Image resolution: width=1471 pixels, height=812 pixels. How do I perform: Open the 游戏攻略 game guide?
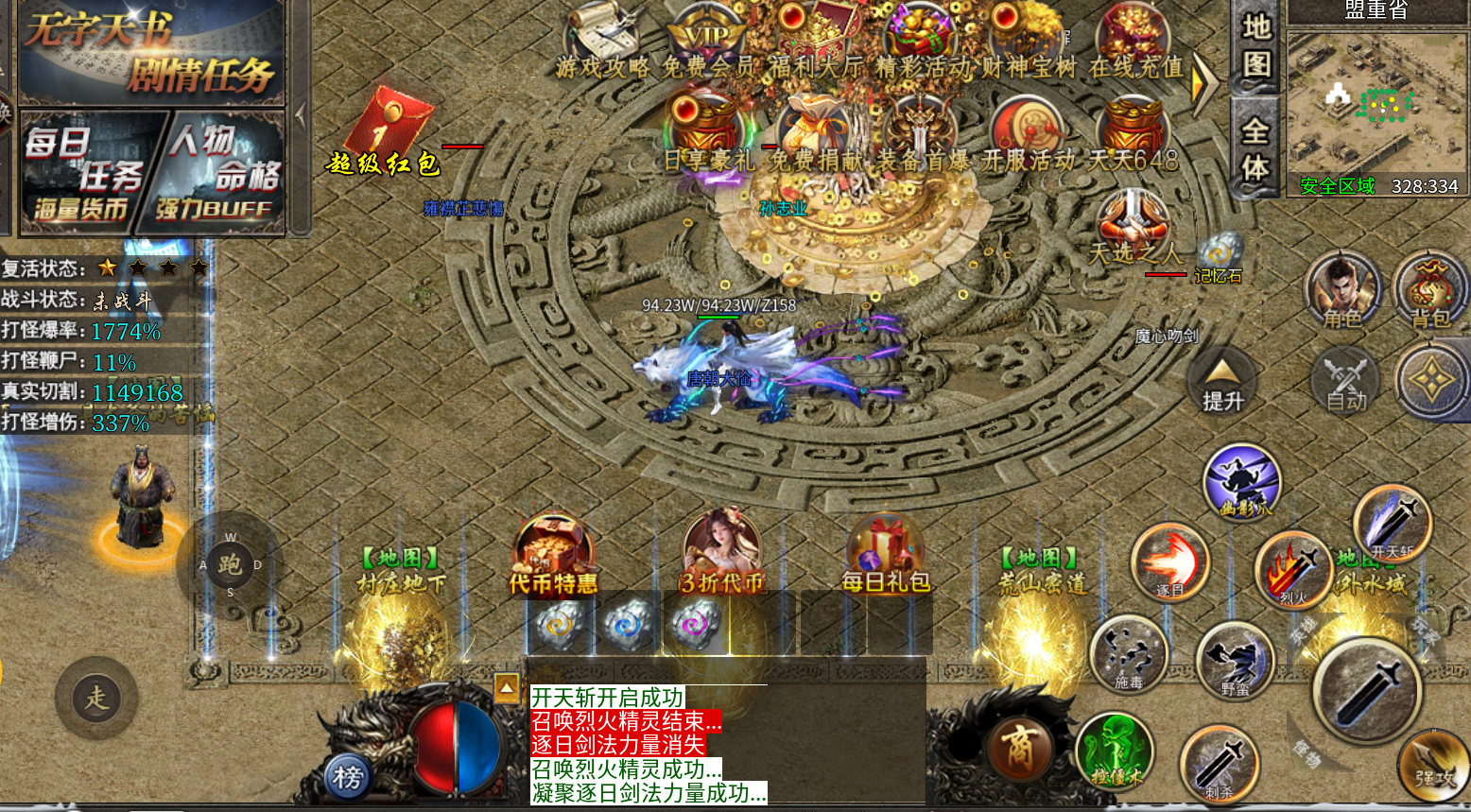click(602, 43)
